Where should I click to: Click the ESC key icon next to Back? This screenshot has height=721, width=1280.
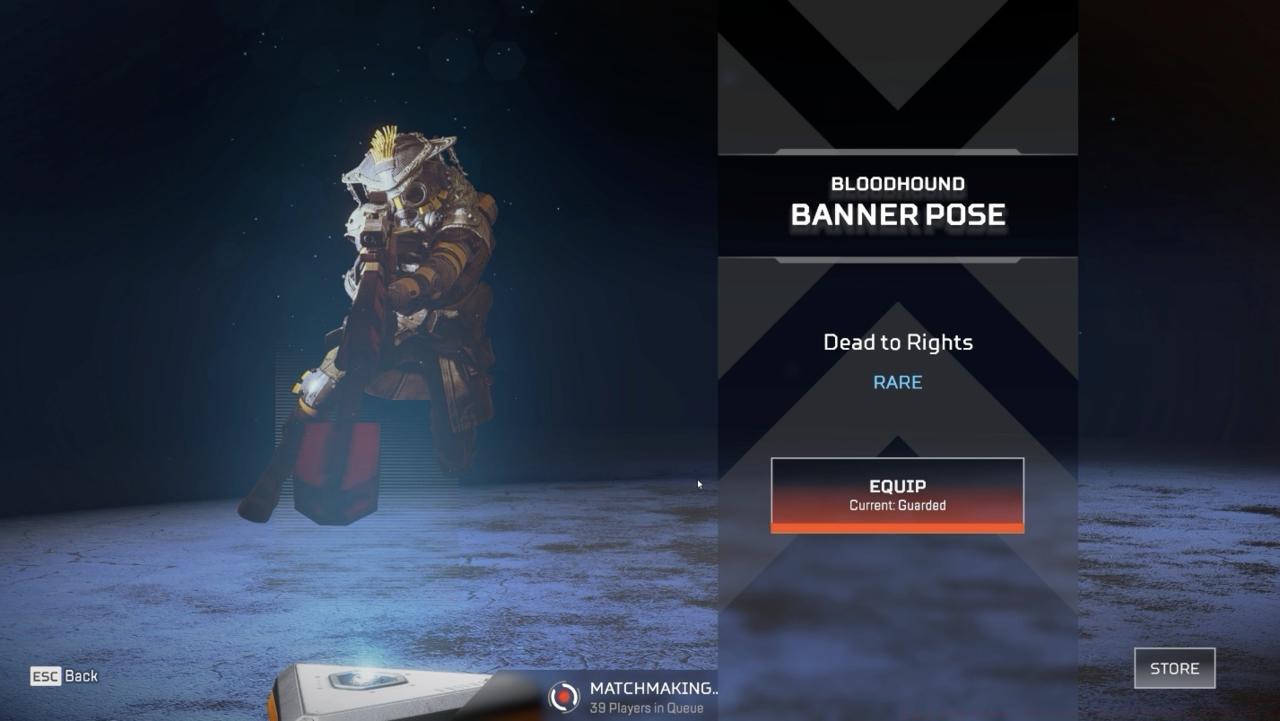tap(43, 676)
